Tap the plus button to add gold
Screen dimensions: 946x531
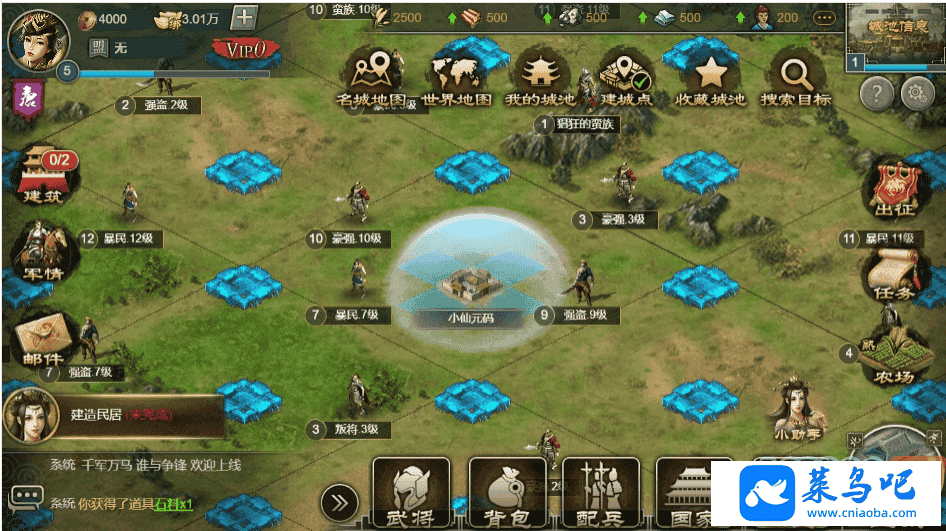(244, 18)
